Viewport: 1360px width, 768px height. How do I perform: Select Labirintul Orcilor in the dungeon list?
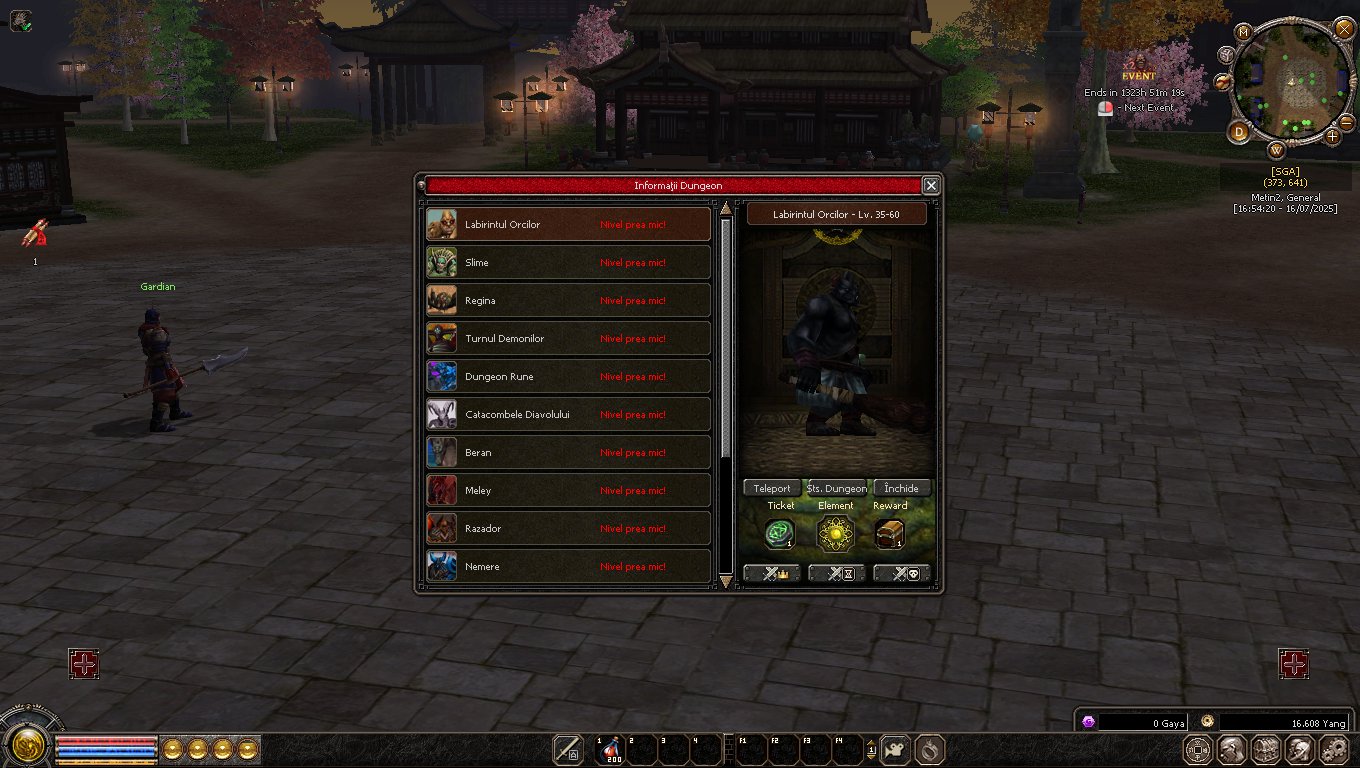[x=568, y=224]
